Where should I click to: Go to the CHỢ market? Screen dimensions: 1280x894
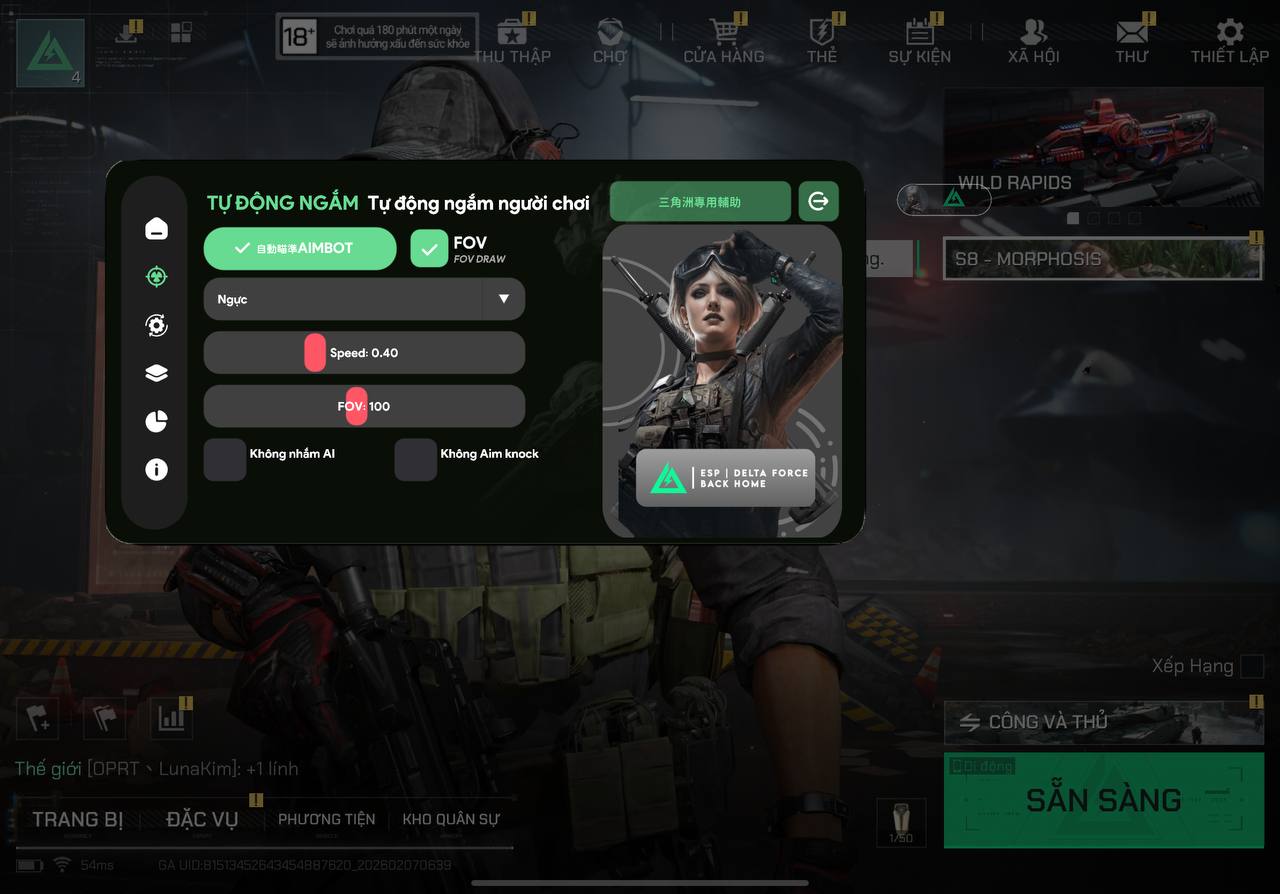tap(609, 42)
